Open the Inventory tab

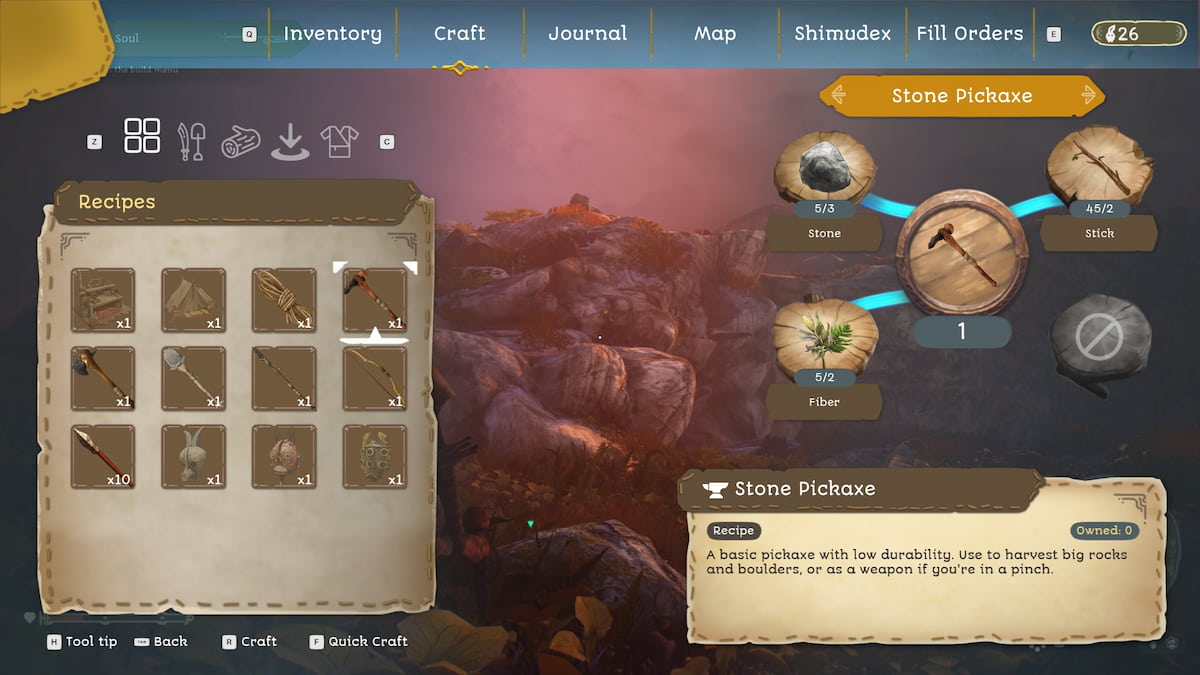coord(332,33)
